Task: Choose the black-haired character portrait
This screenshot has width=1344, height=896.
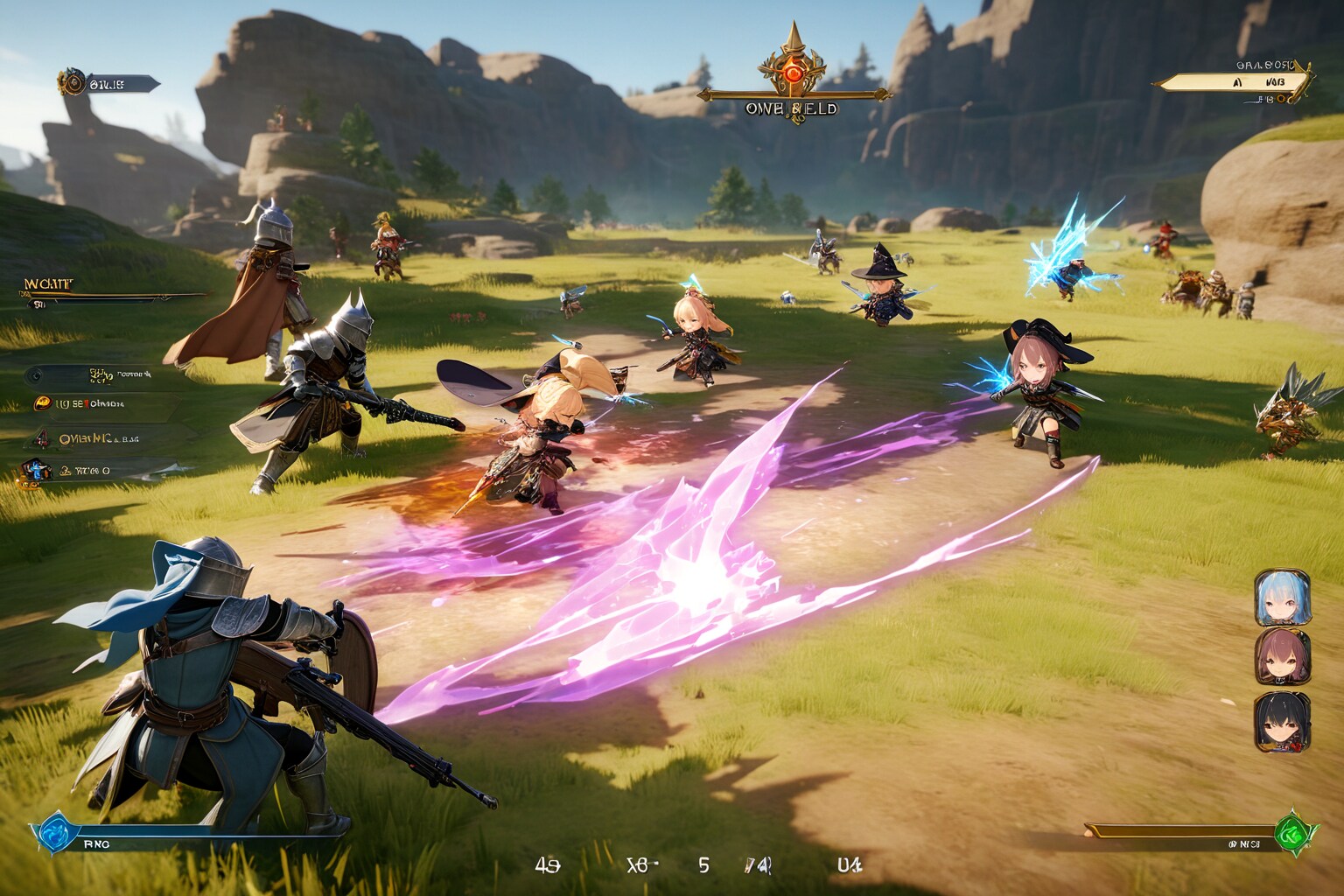Action: [1282, 721]
